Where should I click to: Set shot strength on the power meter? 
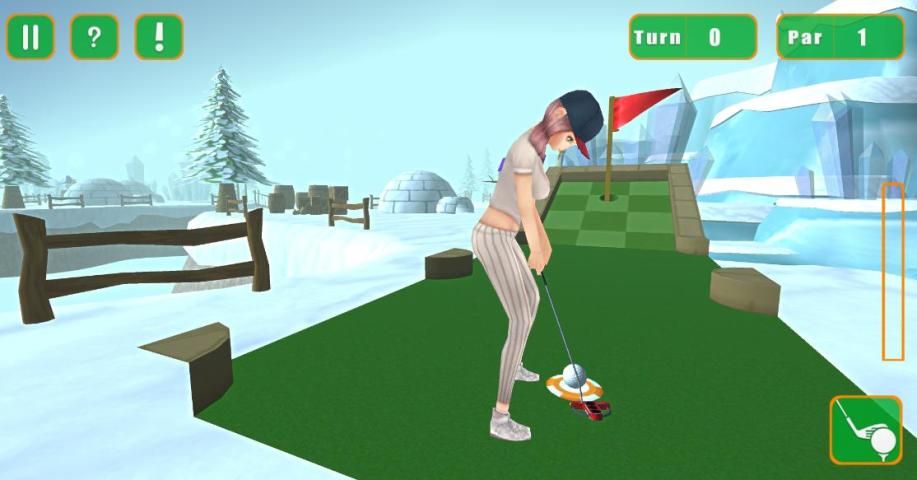point(892,271)
